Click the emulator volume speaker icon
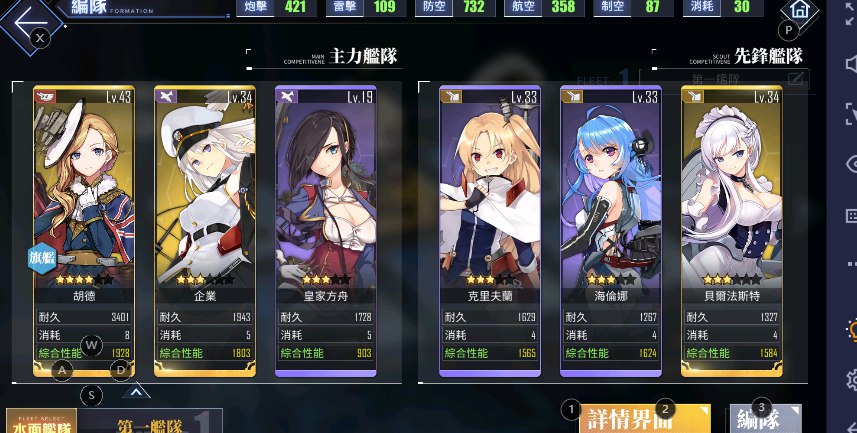This screenshot has width=857, height=433. 850,65
